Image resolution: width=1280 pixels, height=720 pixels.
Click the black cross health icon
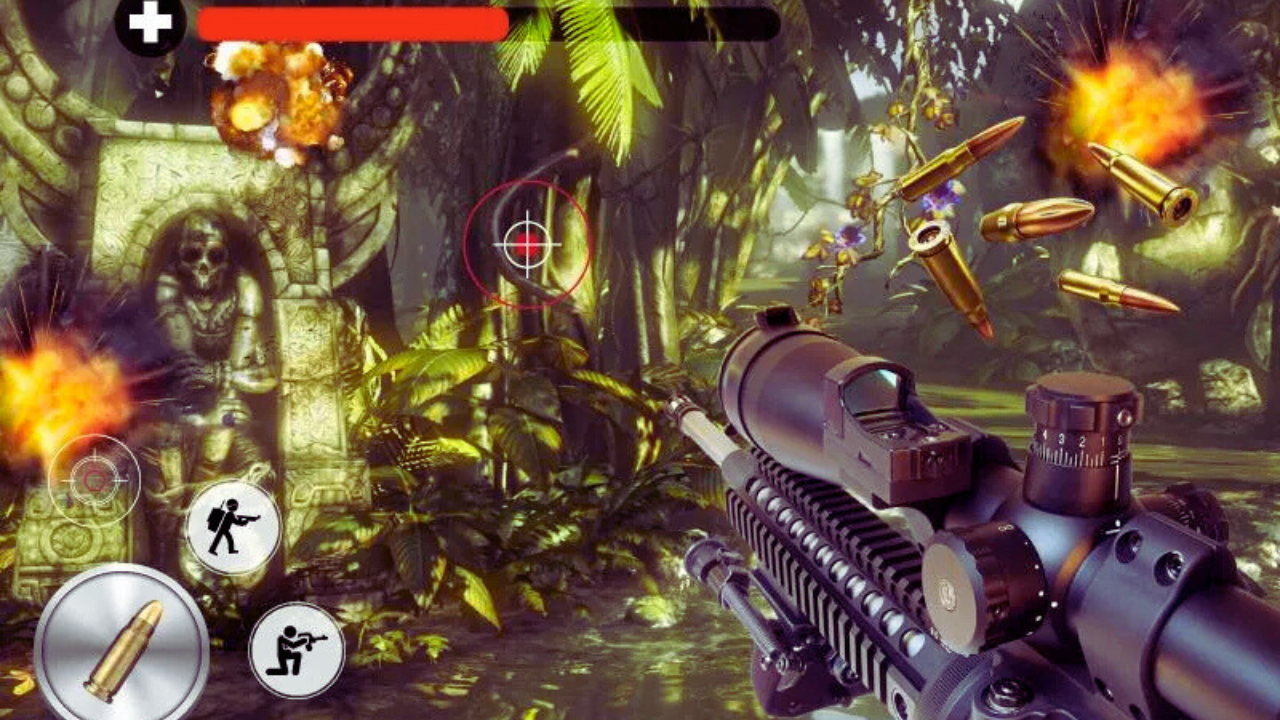tap(150, 24)
